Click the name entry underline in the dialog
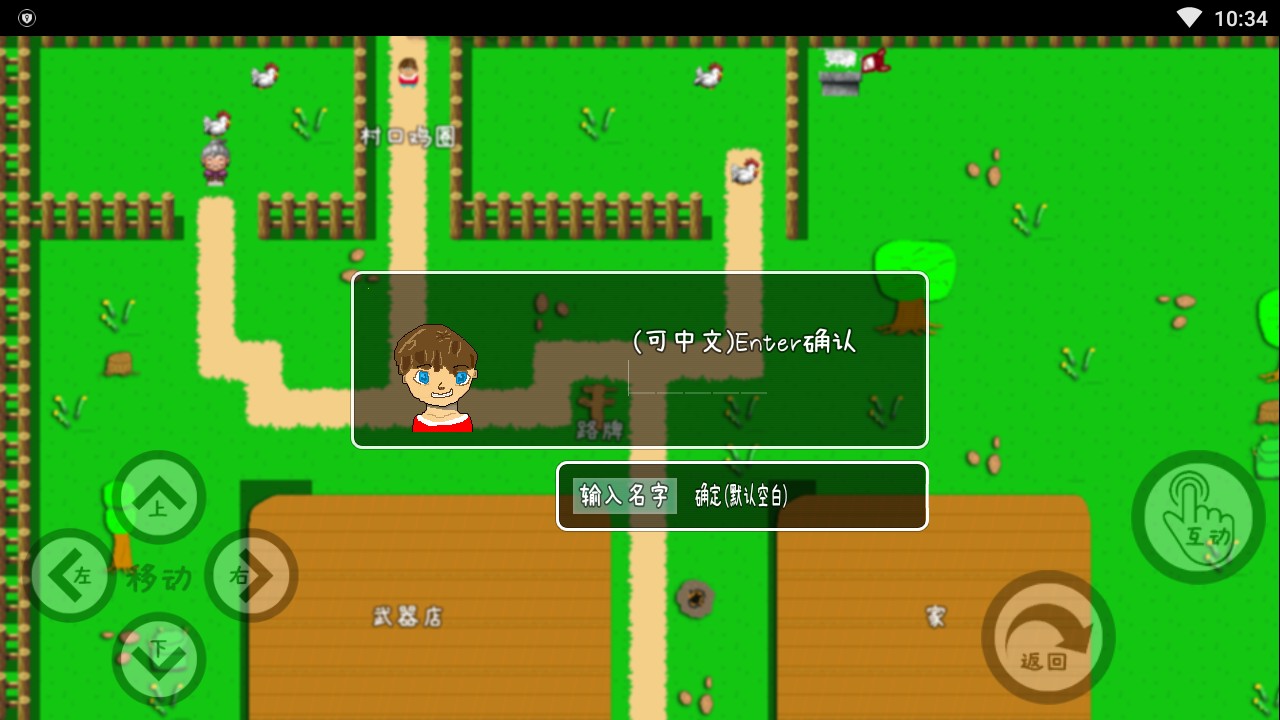The width and height of the screenshot is (1280, 720). point(695,390)
